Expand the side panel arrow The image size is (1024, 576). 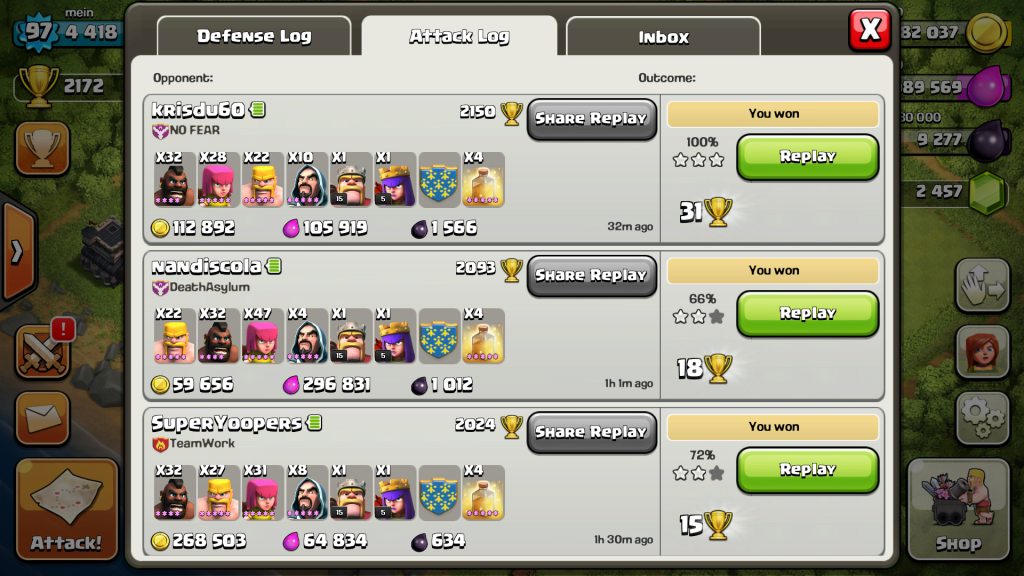pyautogui.click(x=16, y=252)
